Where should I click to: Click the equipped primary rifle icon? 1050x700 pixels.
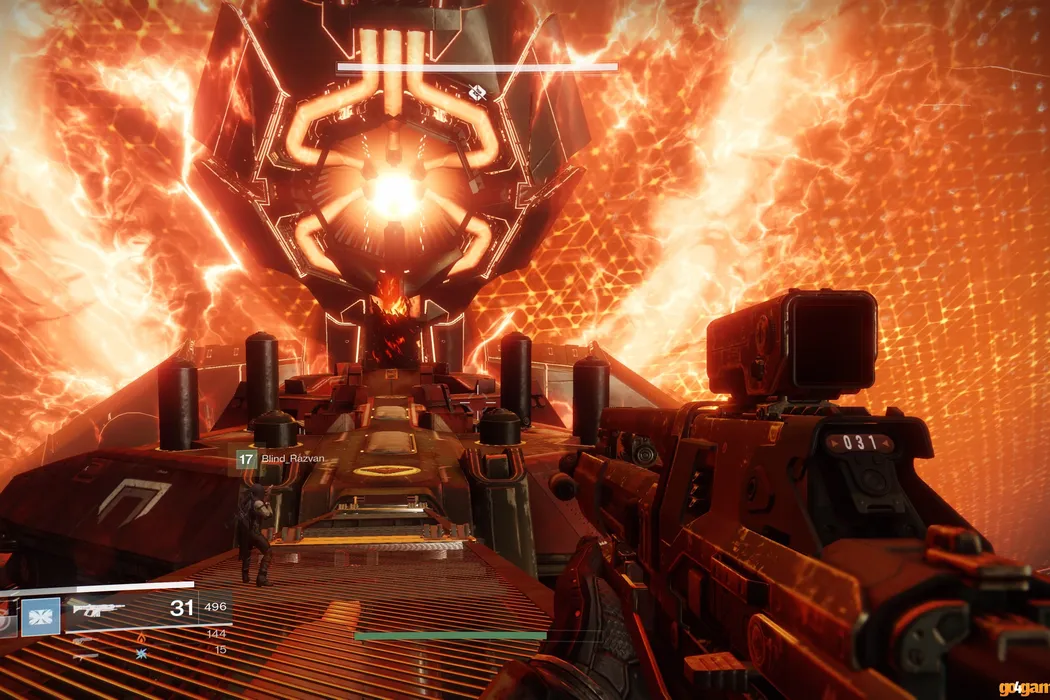tap(98, 608)
